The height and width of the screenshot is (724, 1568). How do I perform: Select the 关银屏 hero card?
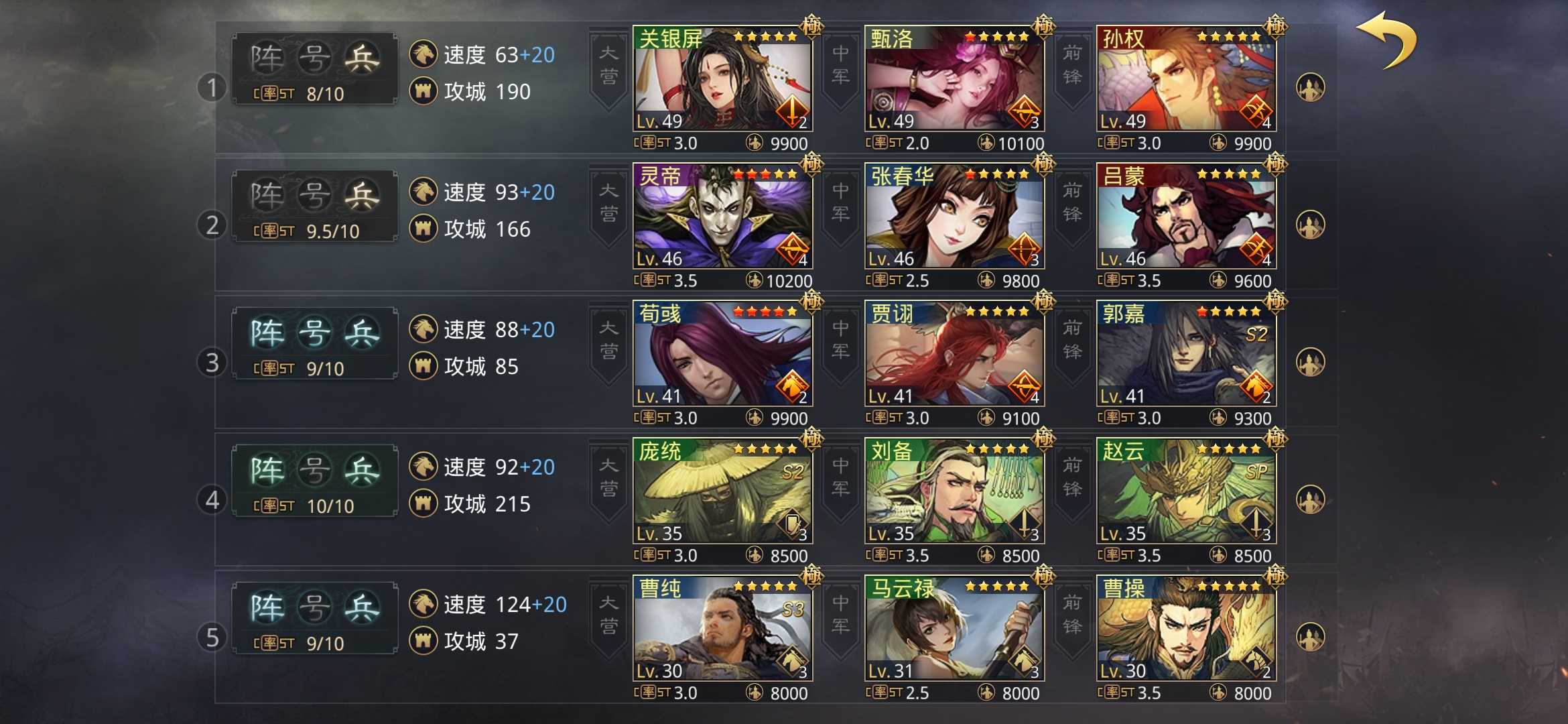(722, 79)
